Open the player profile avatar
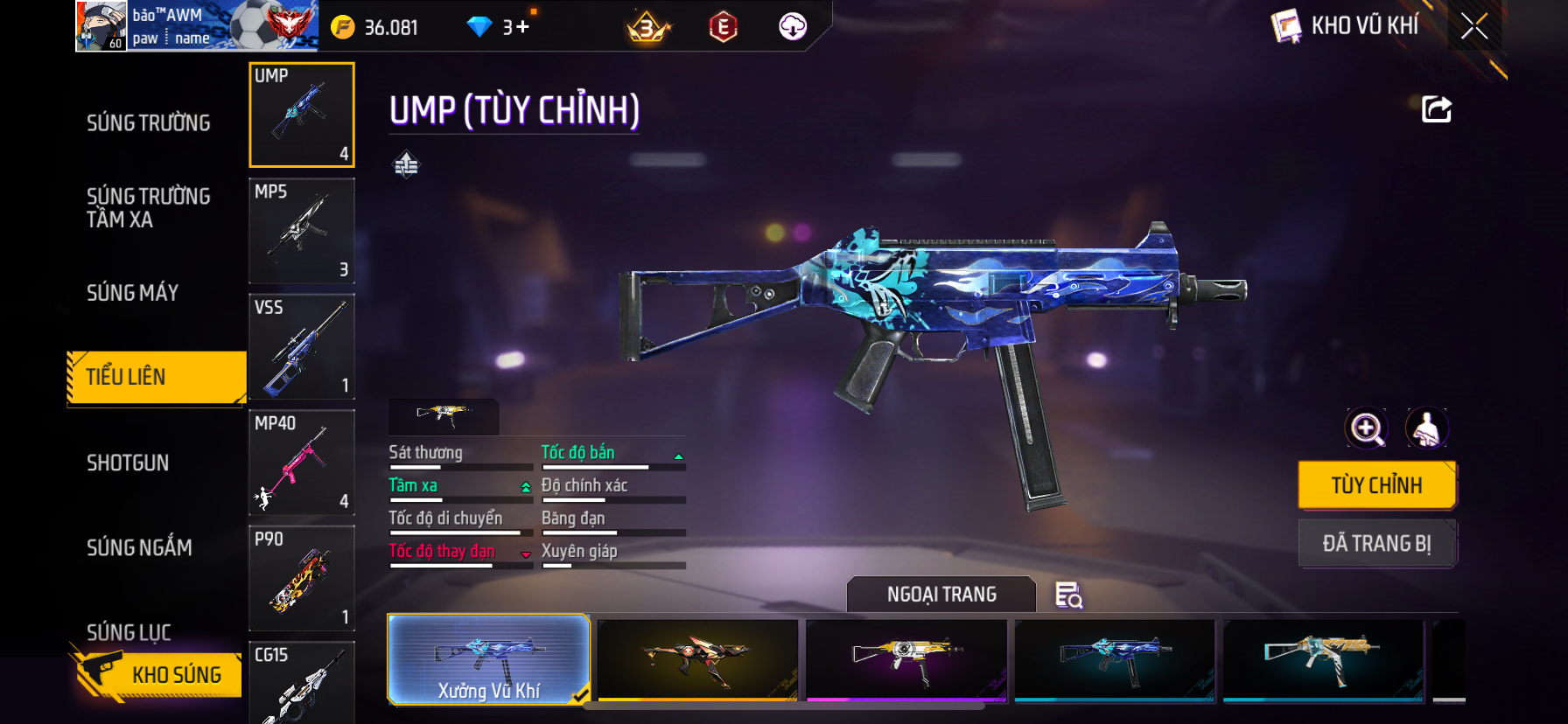The image size is (1568, 724). point(101,26)
